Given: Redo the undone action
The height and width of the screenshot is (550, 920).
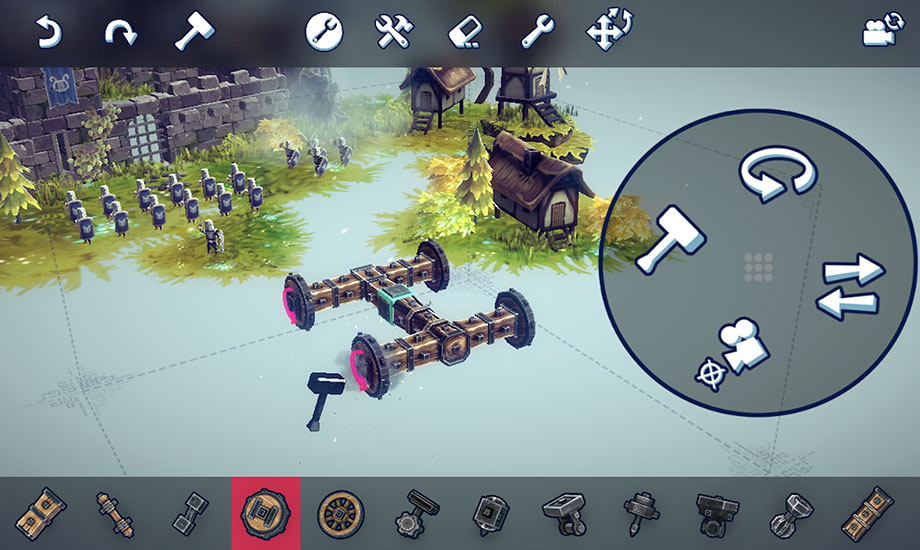Looking at the screenshot, I should [x=120, y=33].
